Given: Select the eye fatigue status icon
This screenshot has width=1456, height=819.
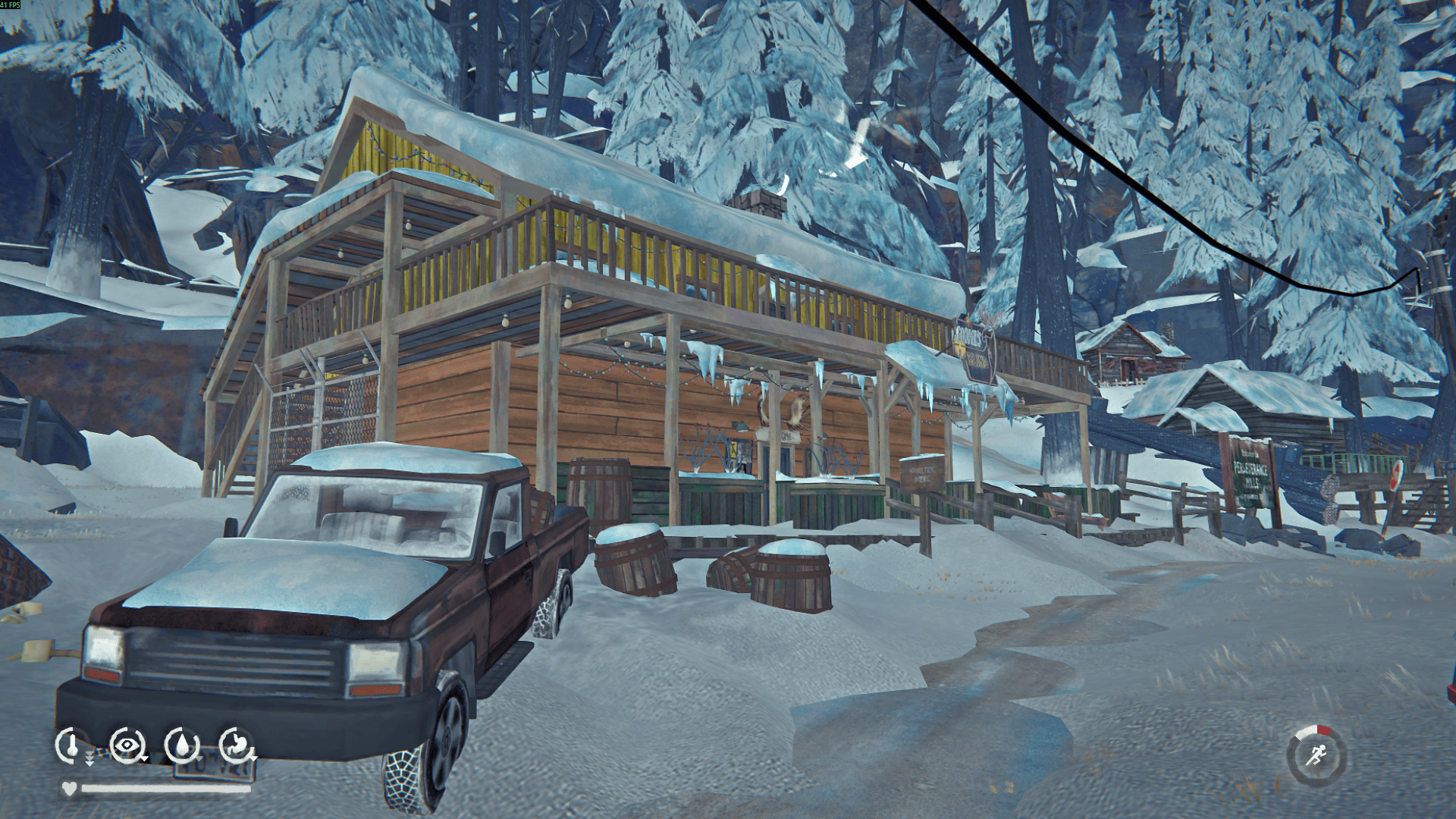Looking at the screenshot, I should click(127, 745).
